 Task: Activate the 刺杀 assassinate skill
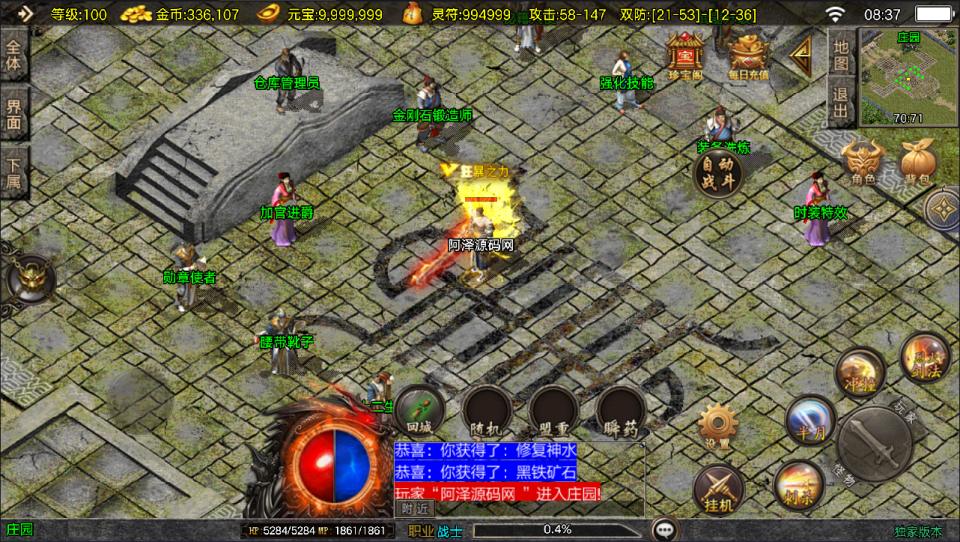pos(797,485)
